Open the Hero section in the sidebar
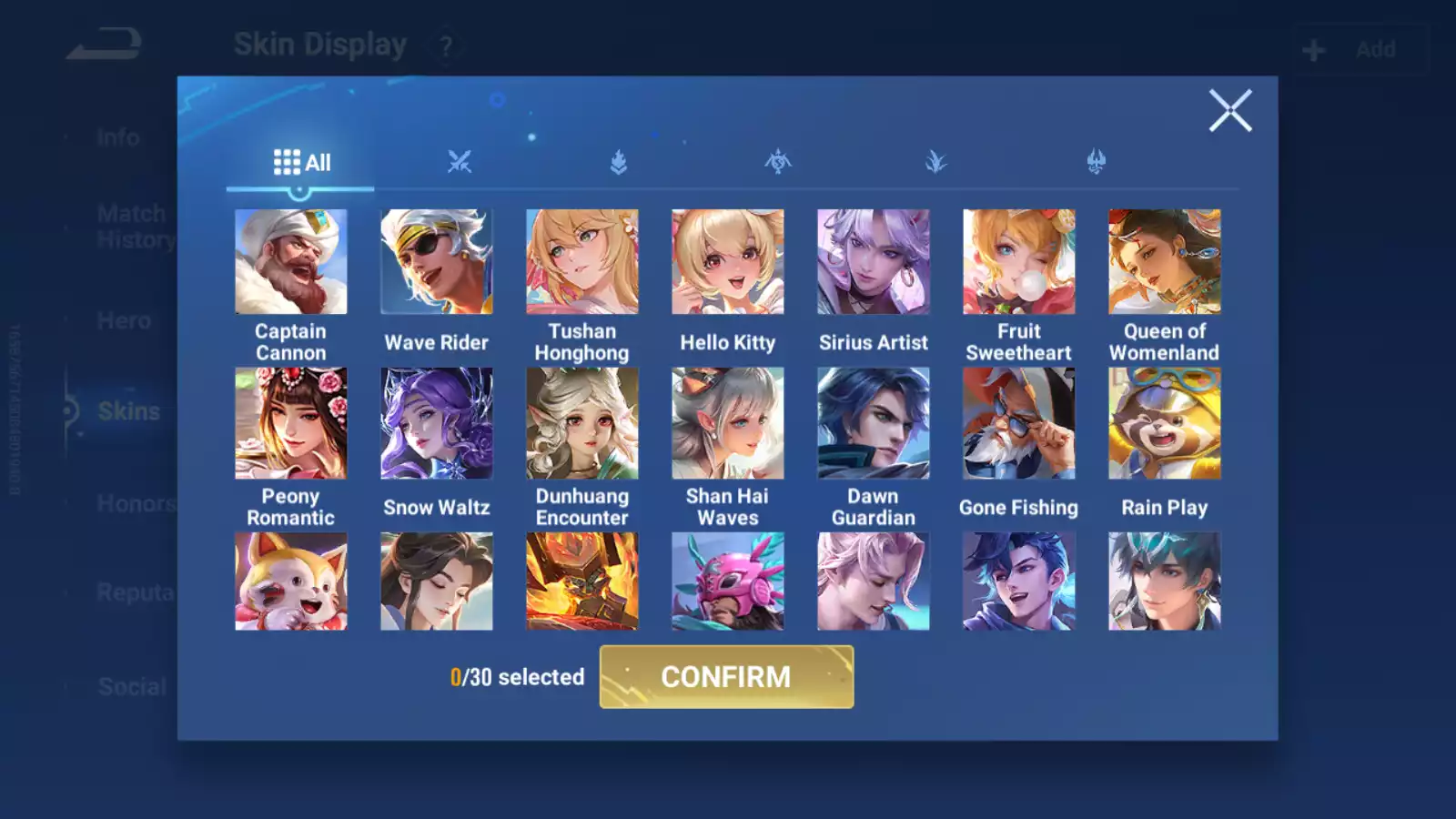This screenshot has height=819, width=1456. click(124, 320)
